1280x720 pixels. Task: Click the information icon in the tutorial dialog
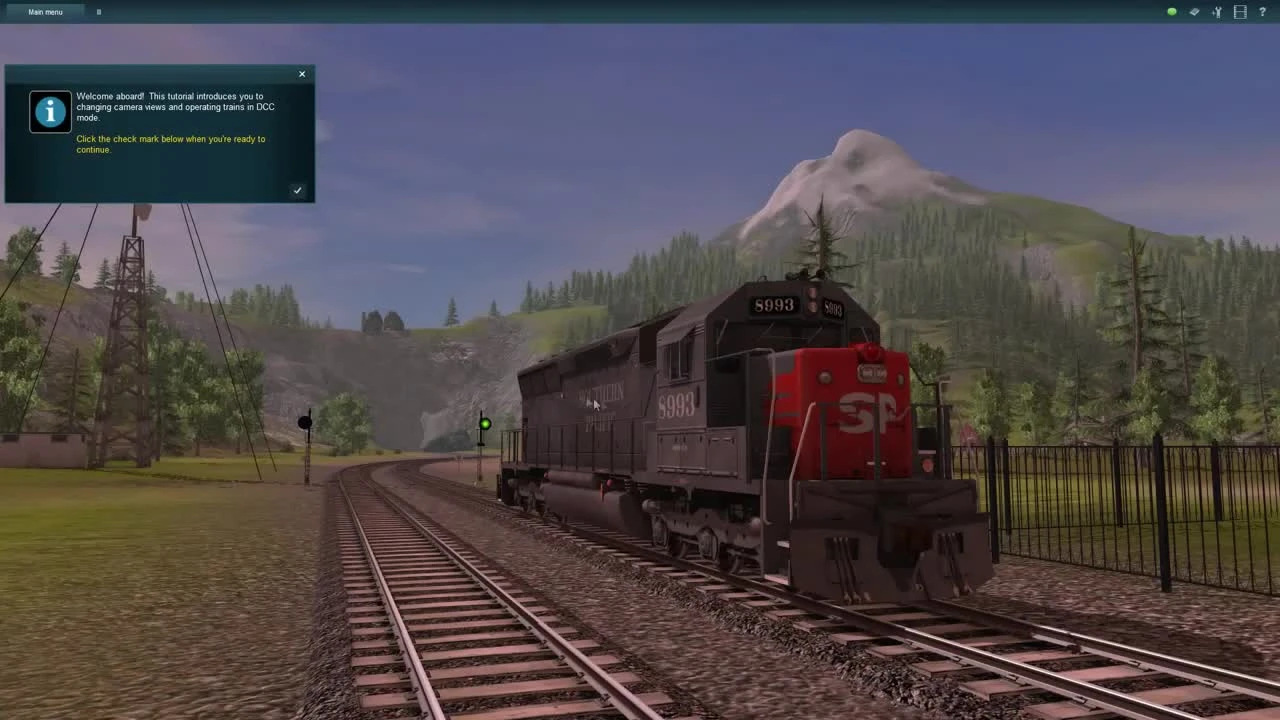tap(50, 111)
